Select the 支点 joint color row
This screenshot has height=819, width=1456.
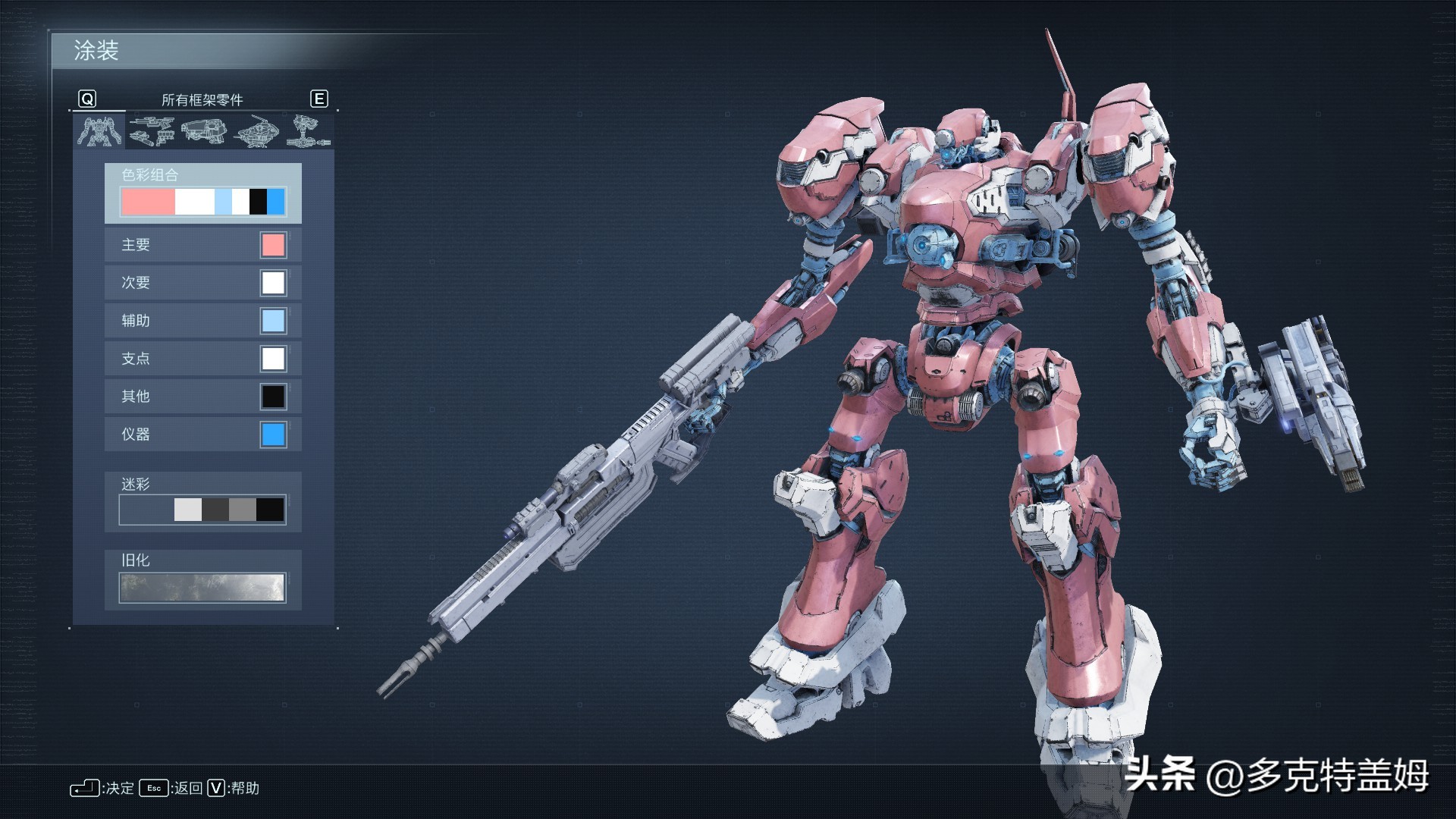(202, 359)
